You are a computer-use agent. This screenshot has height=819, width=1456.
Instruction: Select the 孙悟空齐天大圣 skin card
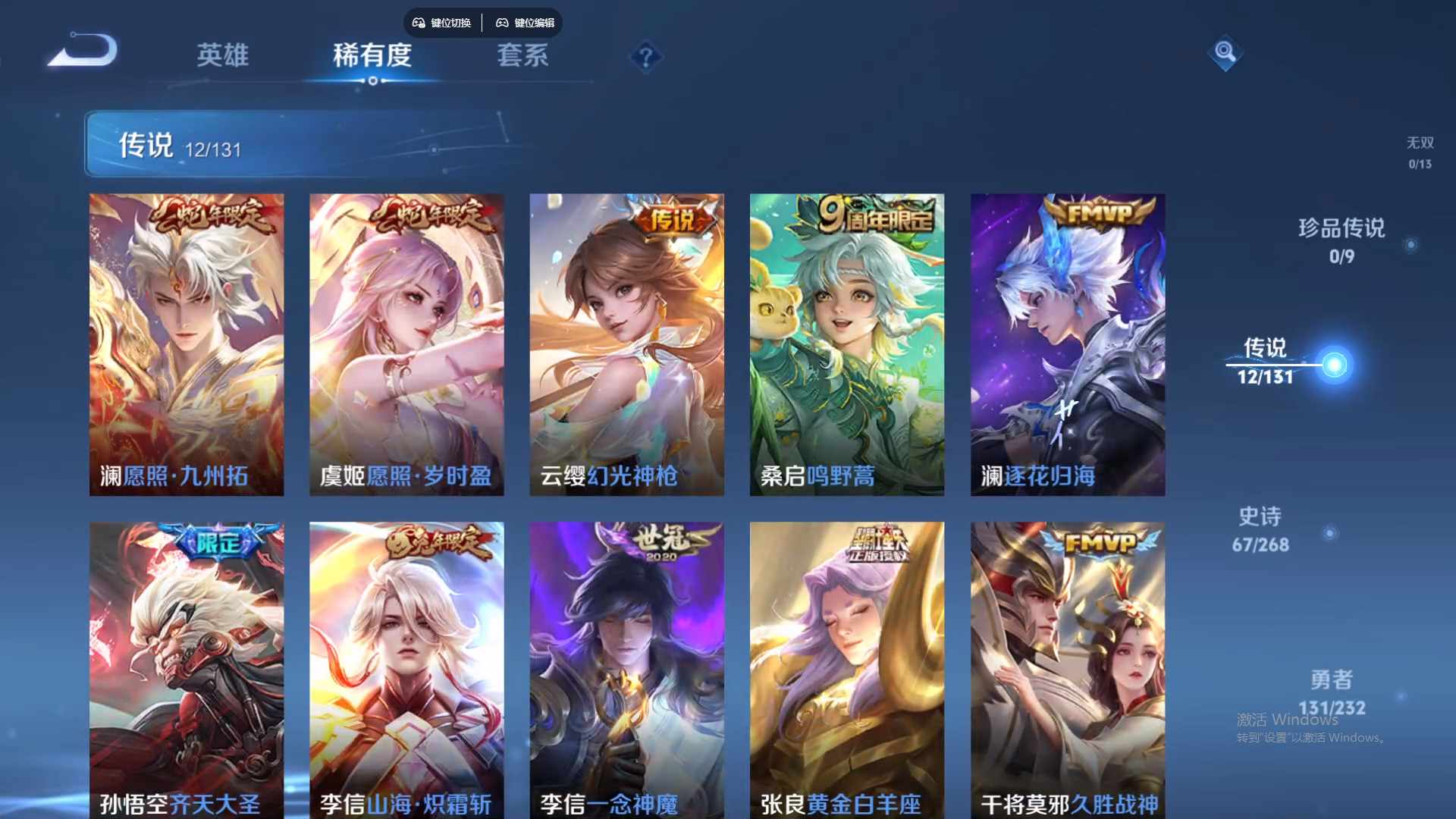click(186, 667)
